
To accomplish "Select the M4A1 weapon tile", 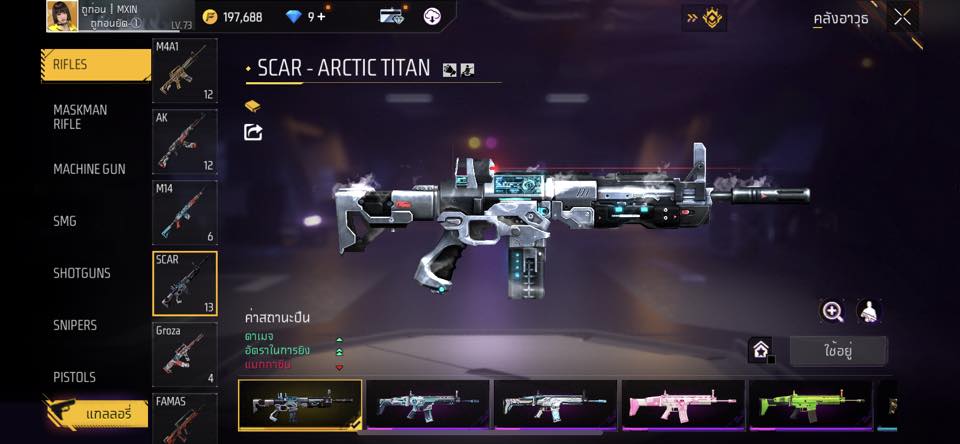I will [184, 71].
